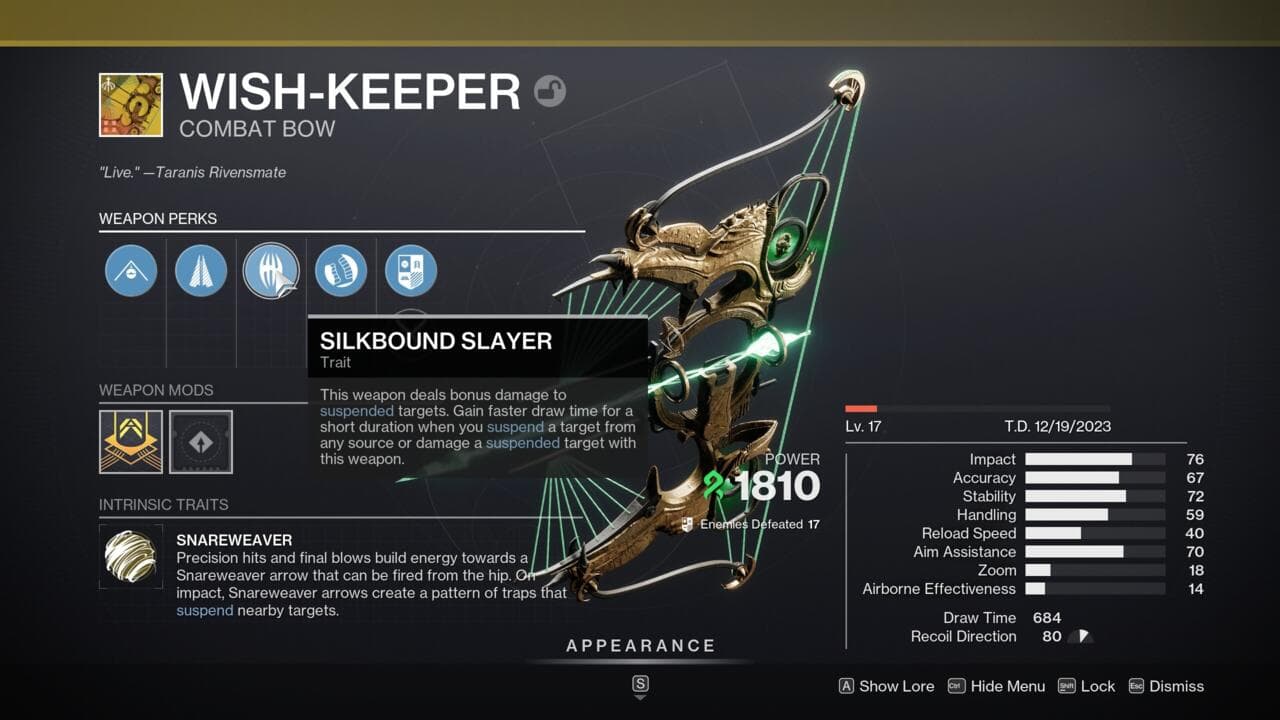1280x720 pixels.
Task: Select the first arrowhead perk icon
Action: pyautogui.click(x=129, y=270)
